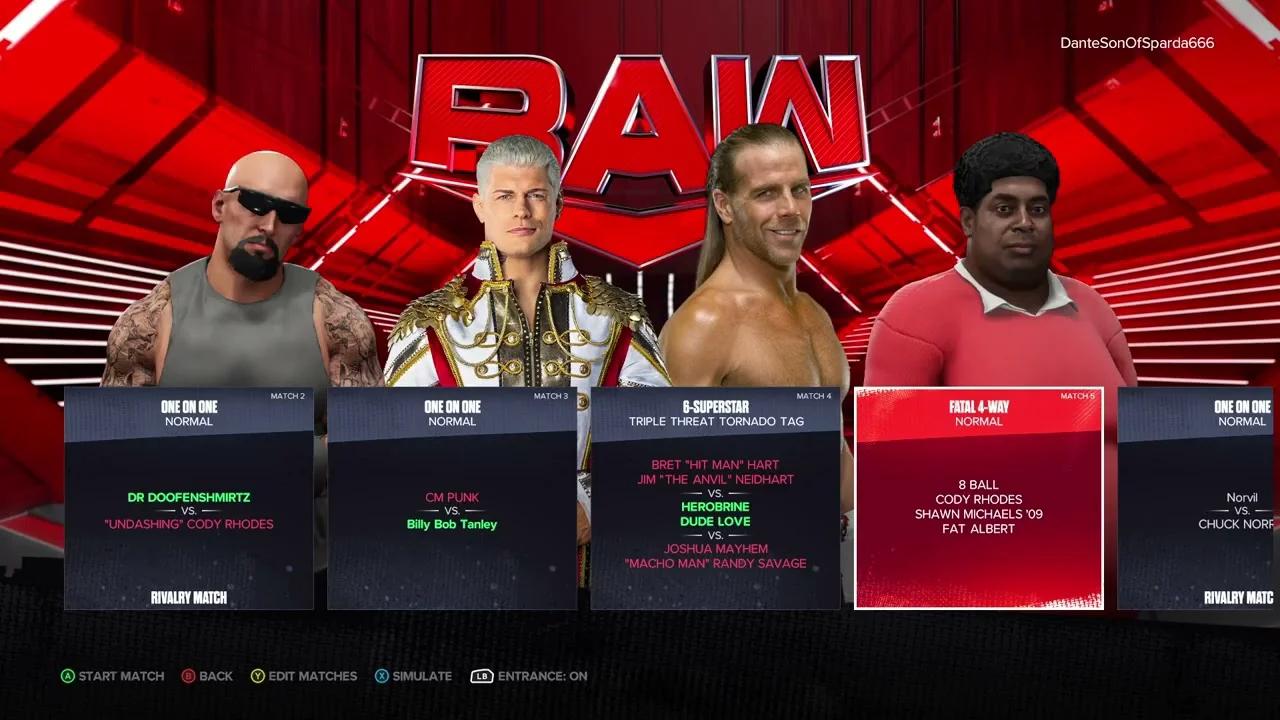Click Edit Matches
Image resolution: width=1280 pixels, height=720 pixels.
(x=304, y=676)
